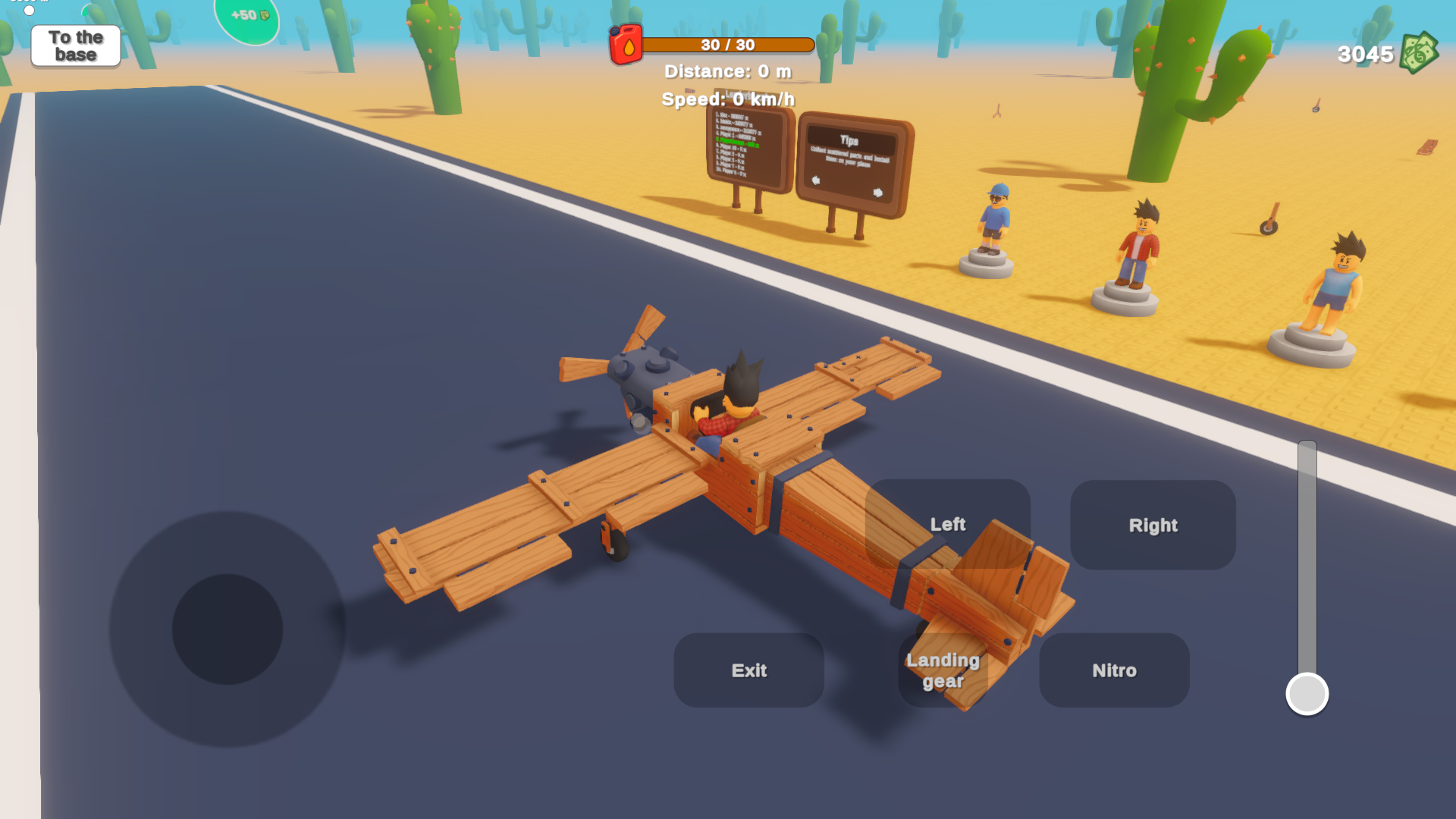Click the throttle slider handle on the right

pyautogui.click(x=1307, y=692)
